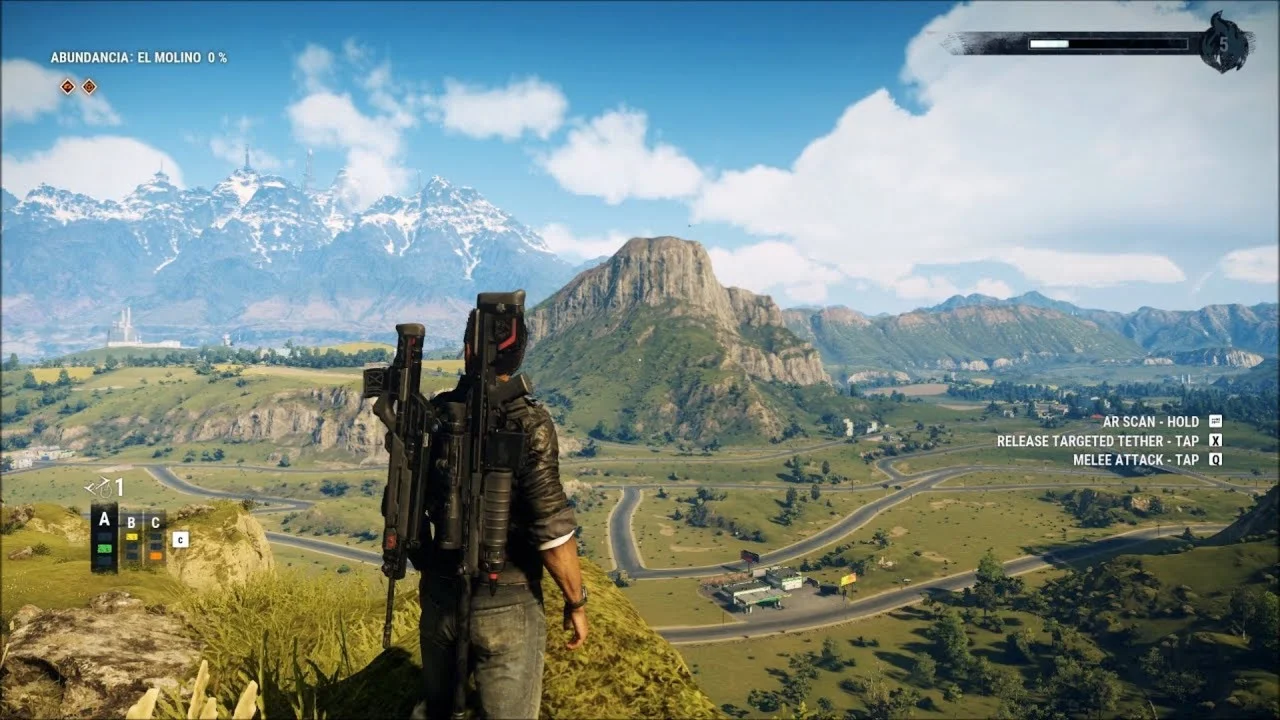Select grapple loadout A
Screen dimensions: 1280x720
104,537
